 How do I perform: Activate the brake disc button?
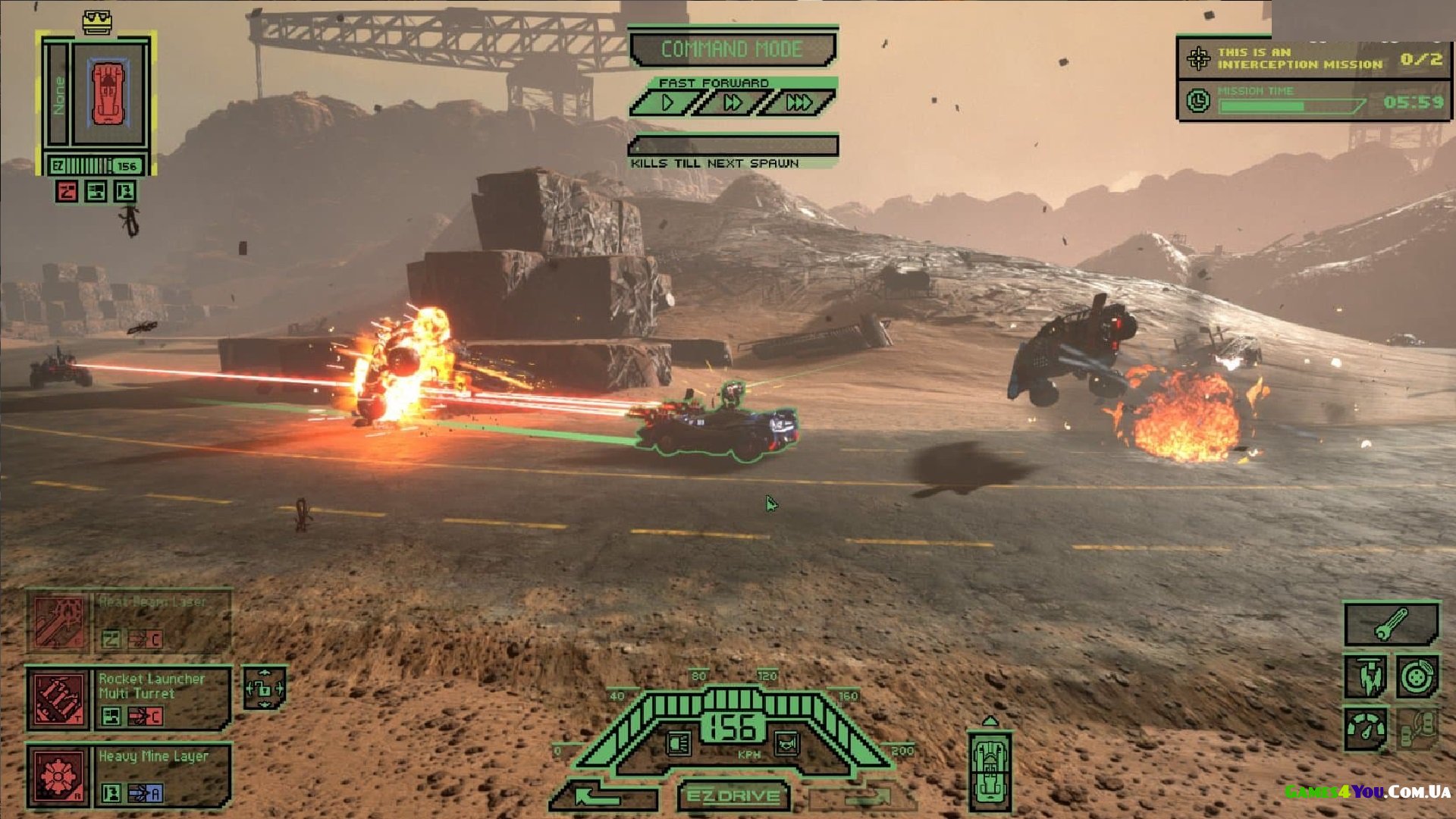1416,676
